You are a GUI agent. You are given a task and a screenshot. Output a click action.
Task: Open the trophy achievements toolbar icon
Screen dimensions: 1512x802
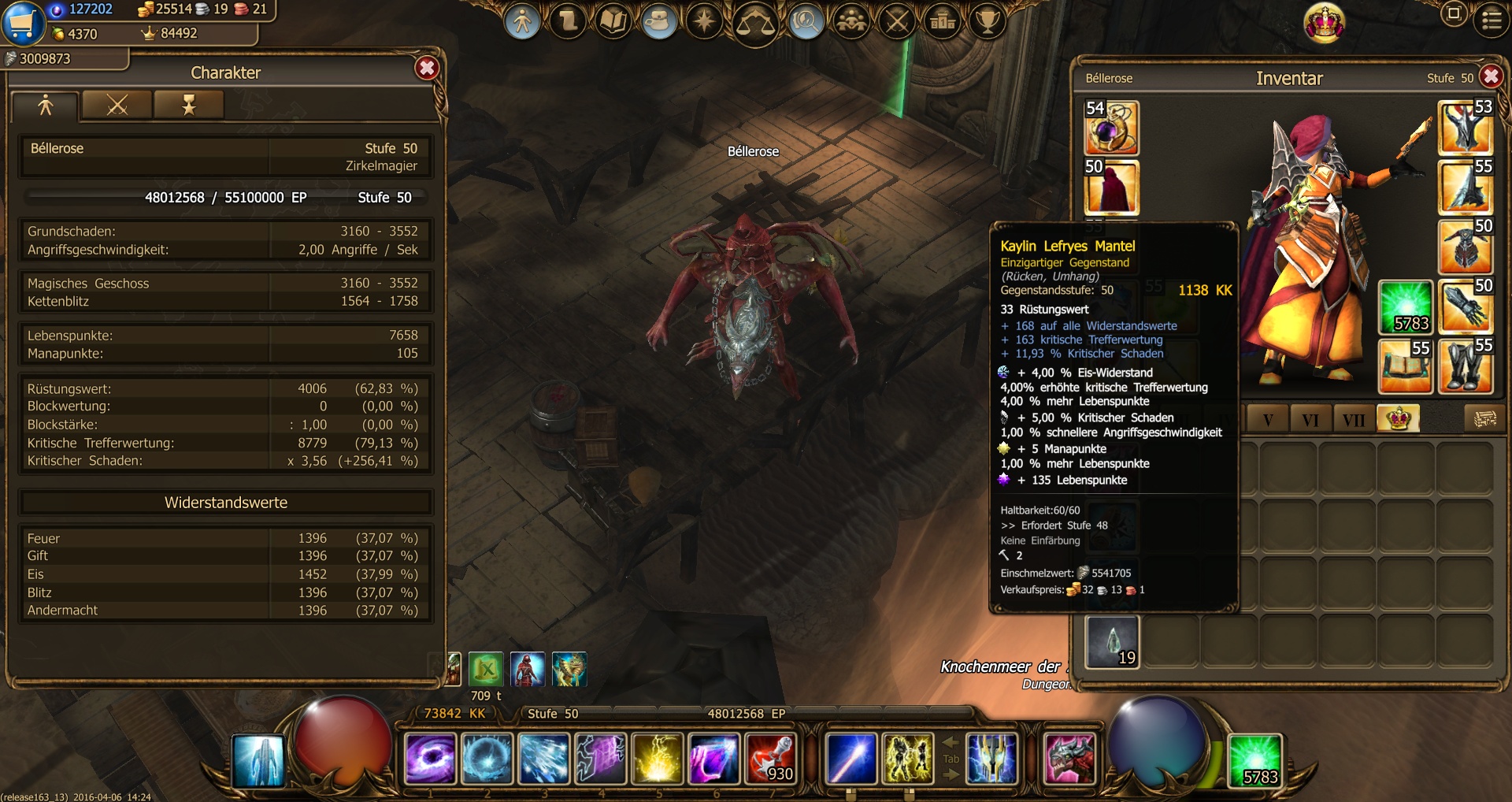tap(987, 21)
